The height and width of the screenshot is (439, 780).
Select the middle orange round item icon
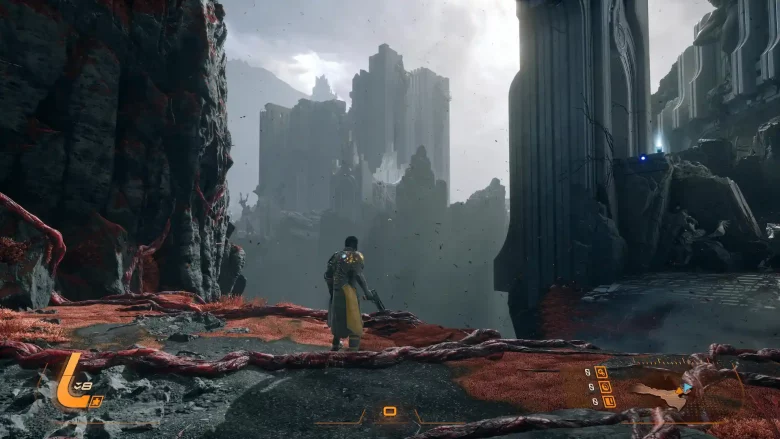pos(604,386)
